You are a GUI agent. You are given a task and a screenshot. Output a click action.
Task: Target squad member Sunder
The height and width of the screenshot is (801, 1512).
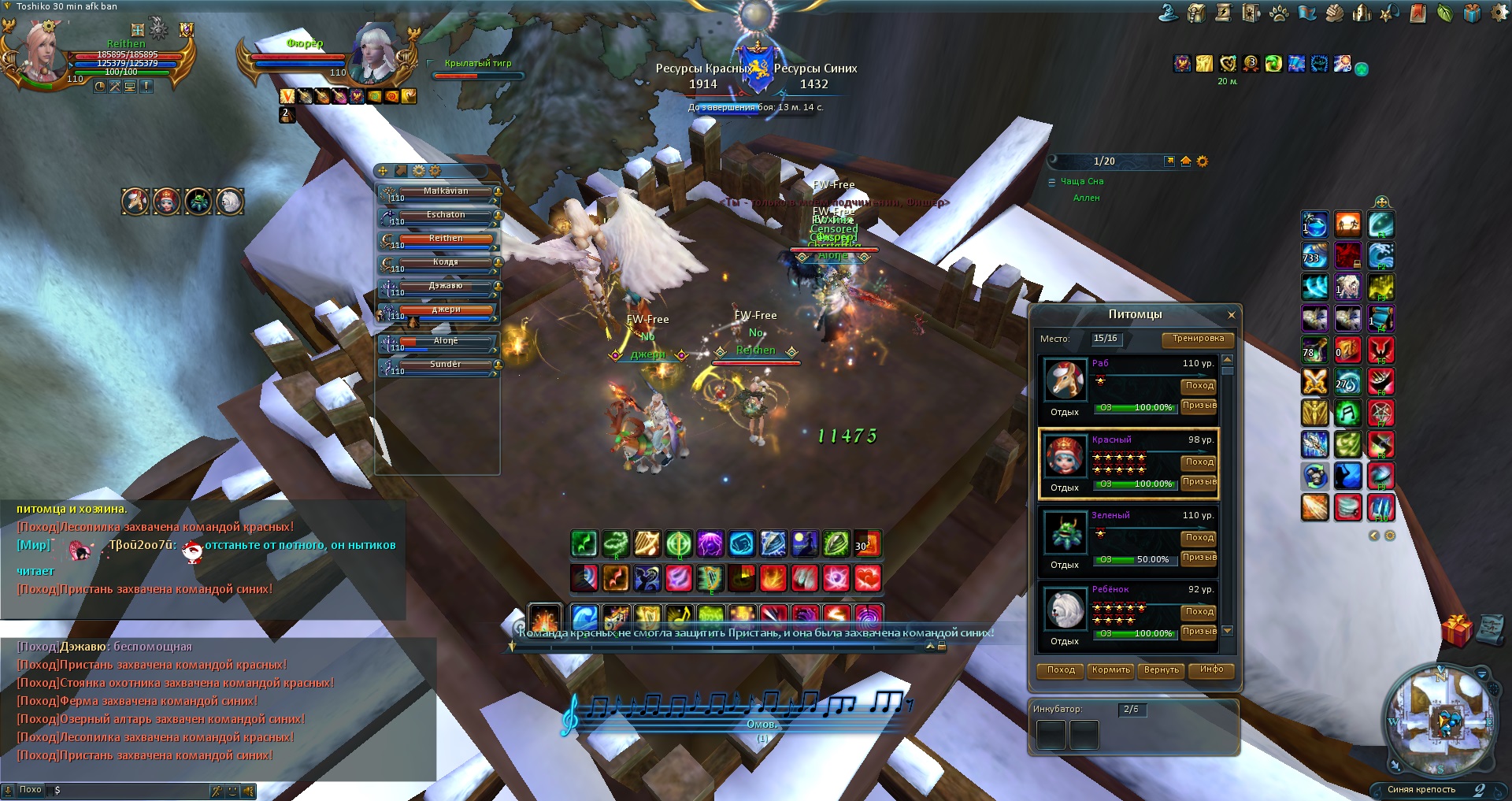click(446, 365)
